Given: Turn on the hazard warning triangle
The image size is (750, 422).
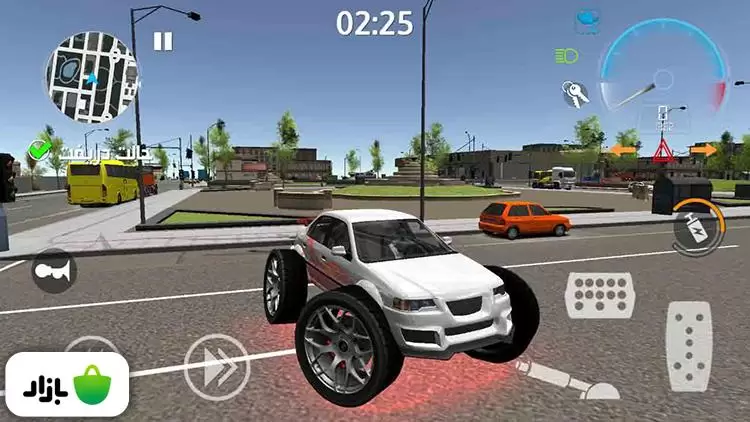Looking at the screenshot, I should tap(663, 151).
